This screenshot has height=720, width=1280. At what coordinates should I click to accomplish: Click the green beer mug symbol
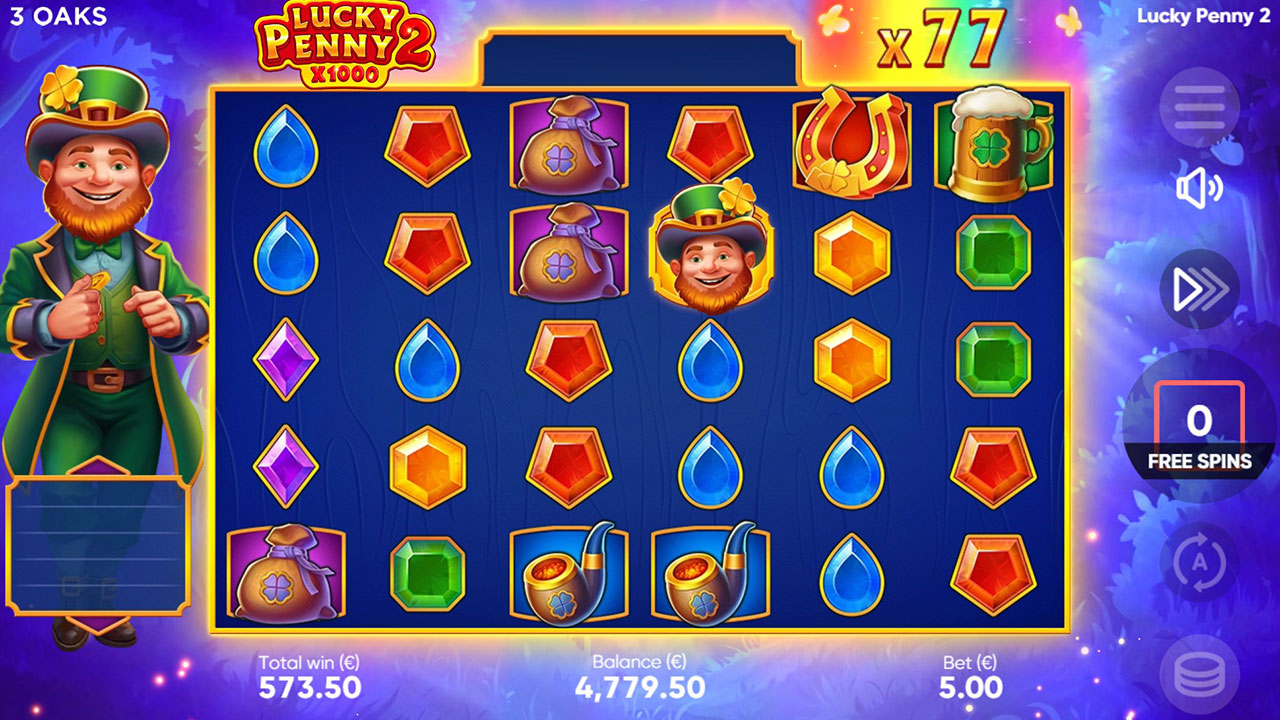[x=992, y=145]
